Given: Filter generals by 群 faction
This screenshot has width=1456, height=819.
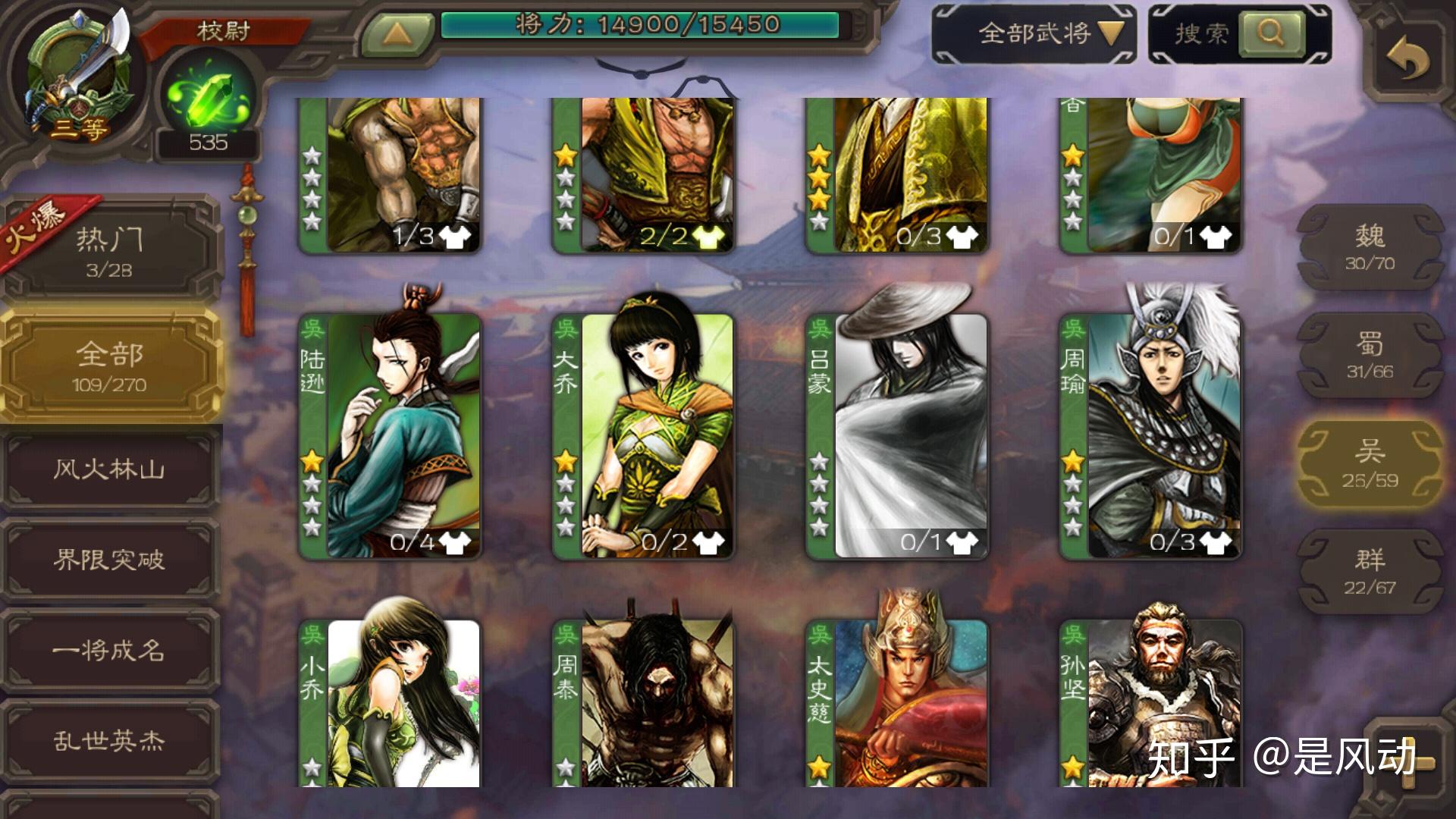Looking at the screenshot, I should (x=1370, y=572).
